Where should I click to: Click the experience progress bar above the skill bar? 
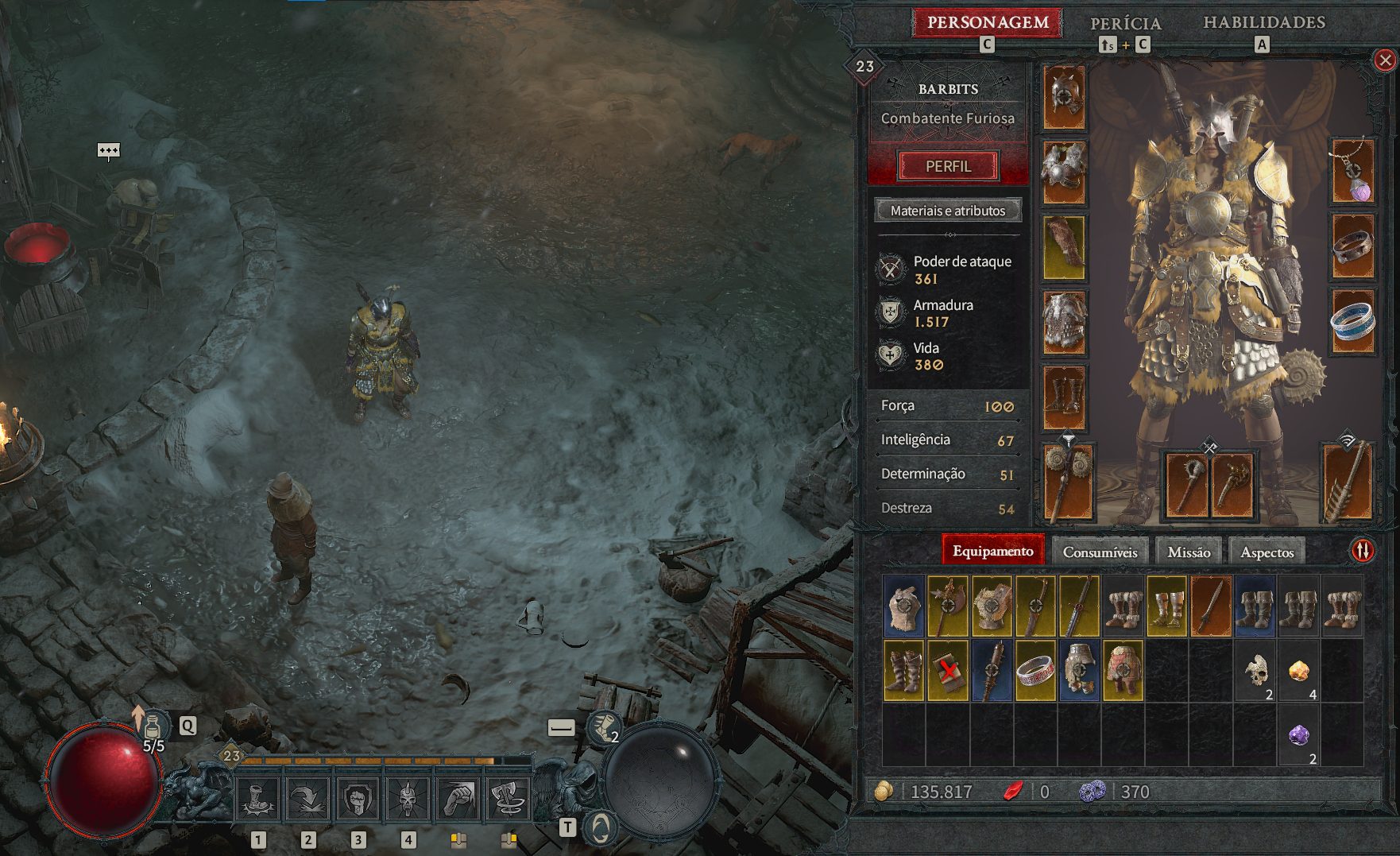pyautogui.click(x=381, y=761)
